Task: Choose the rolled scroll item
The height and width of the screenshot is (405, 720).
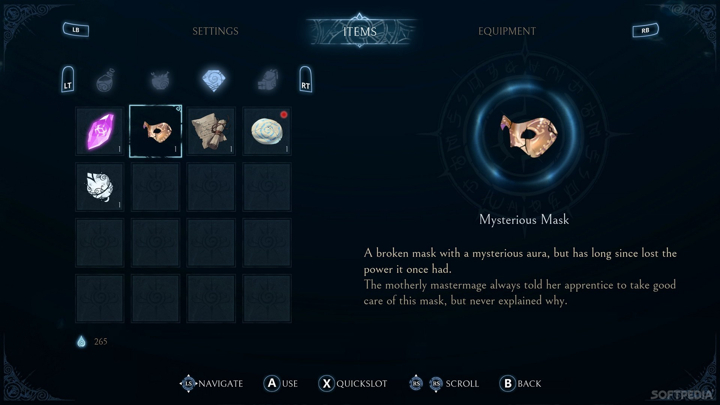Action: pos(211,131)
